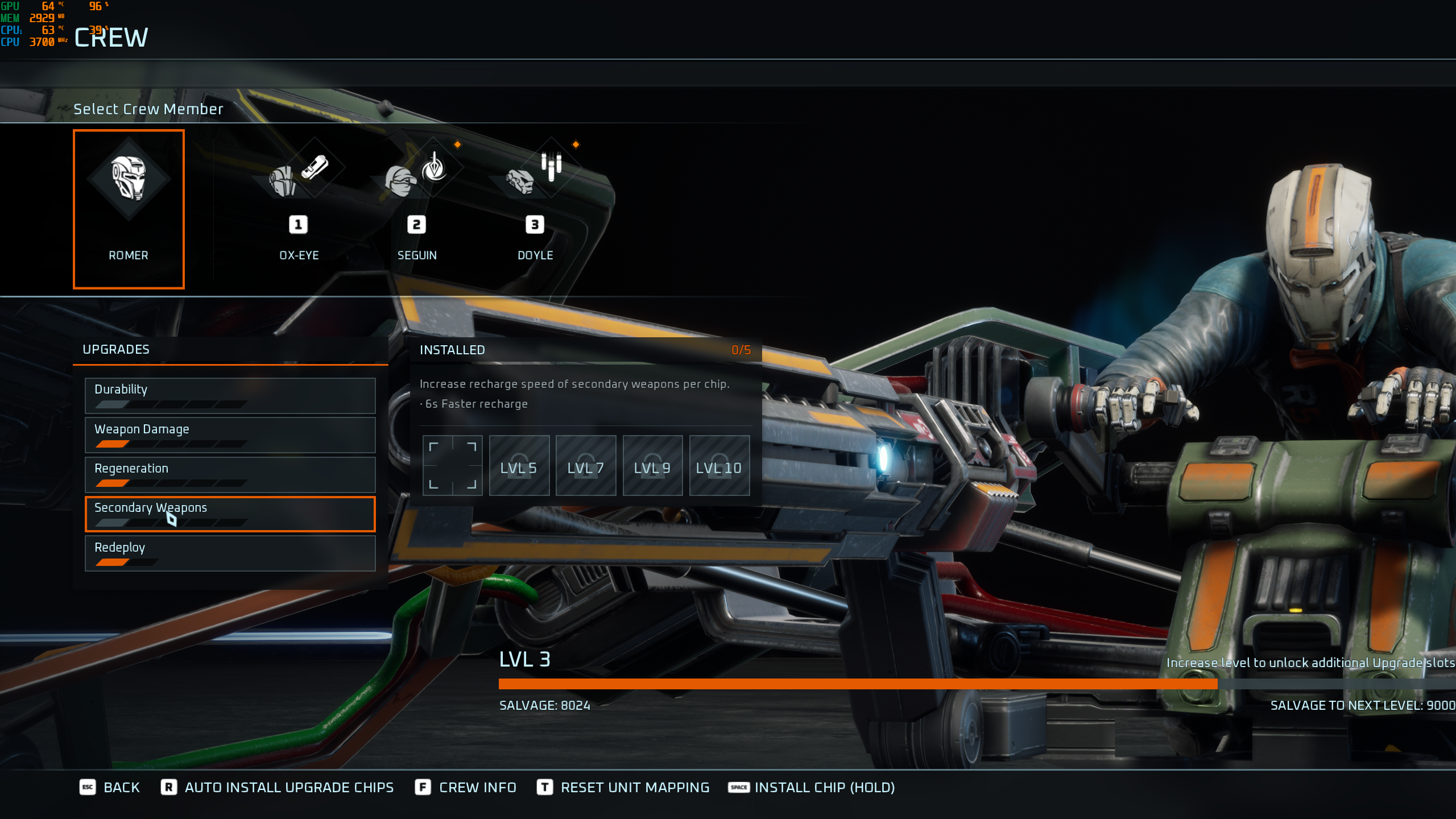Click the Secondary Weapons upgrade
Viewport: 1456px width, 819px height.
tap(230, 514)
